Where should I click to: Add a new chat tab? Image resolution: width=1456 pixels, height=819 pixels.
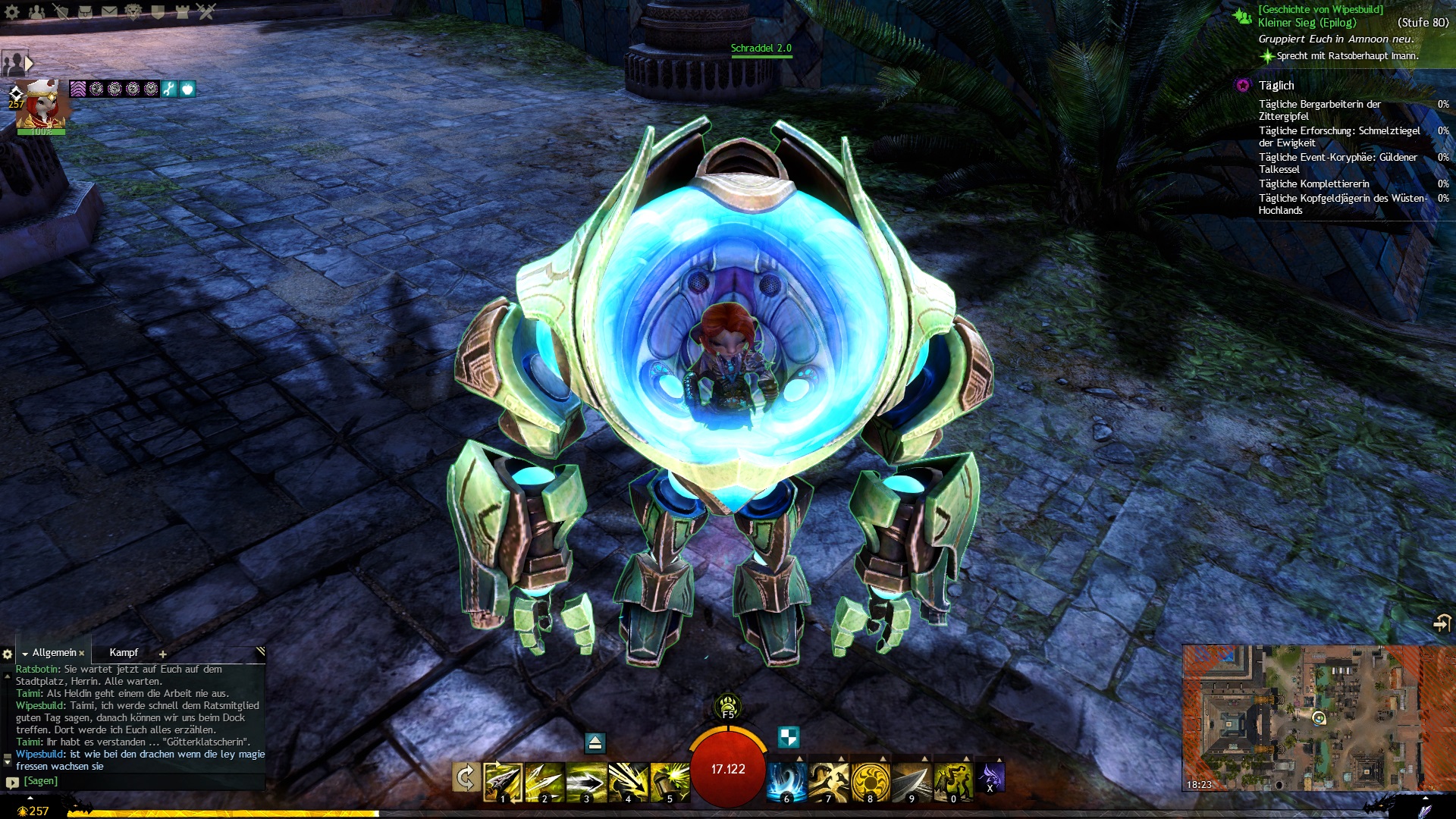click(x=162, y=654)
